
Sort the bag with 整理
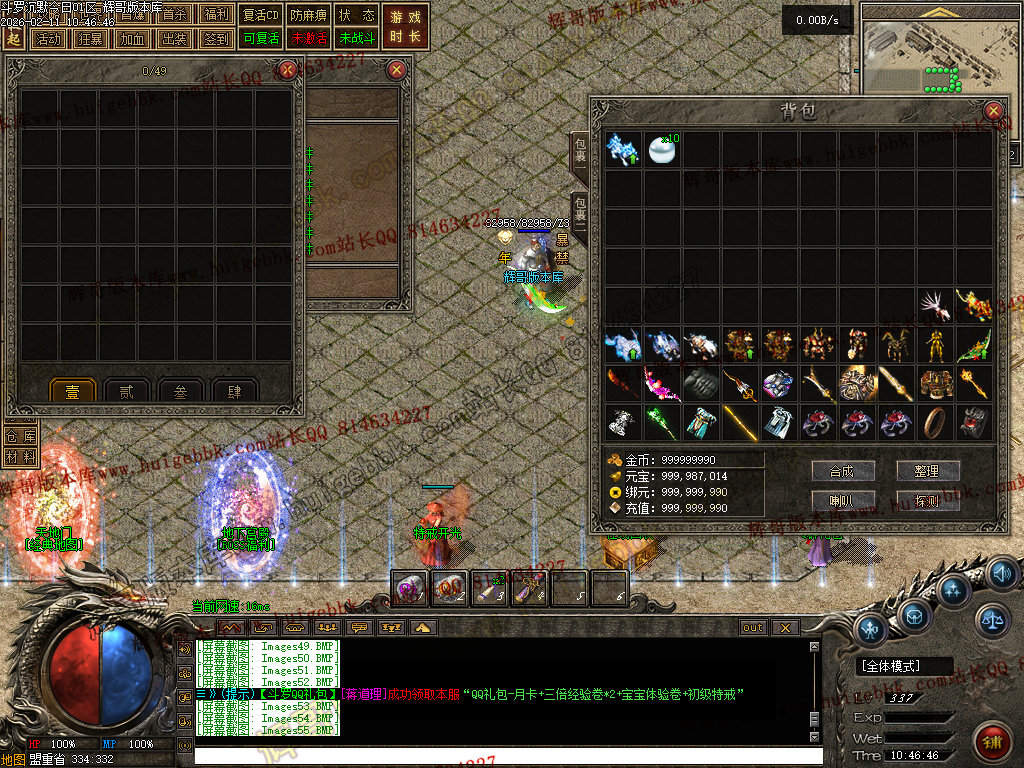[928, 470]
